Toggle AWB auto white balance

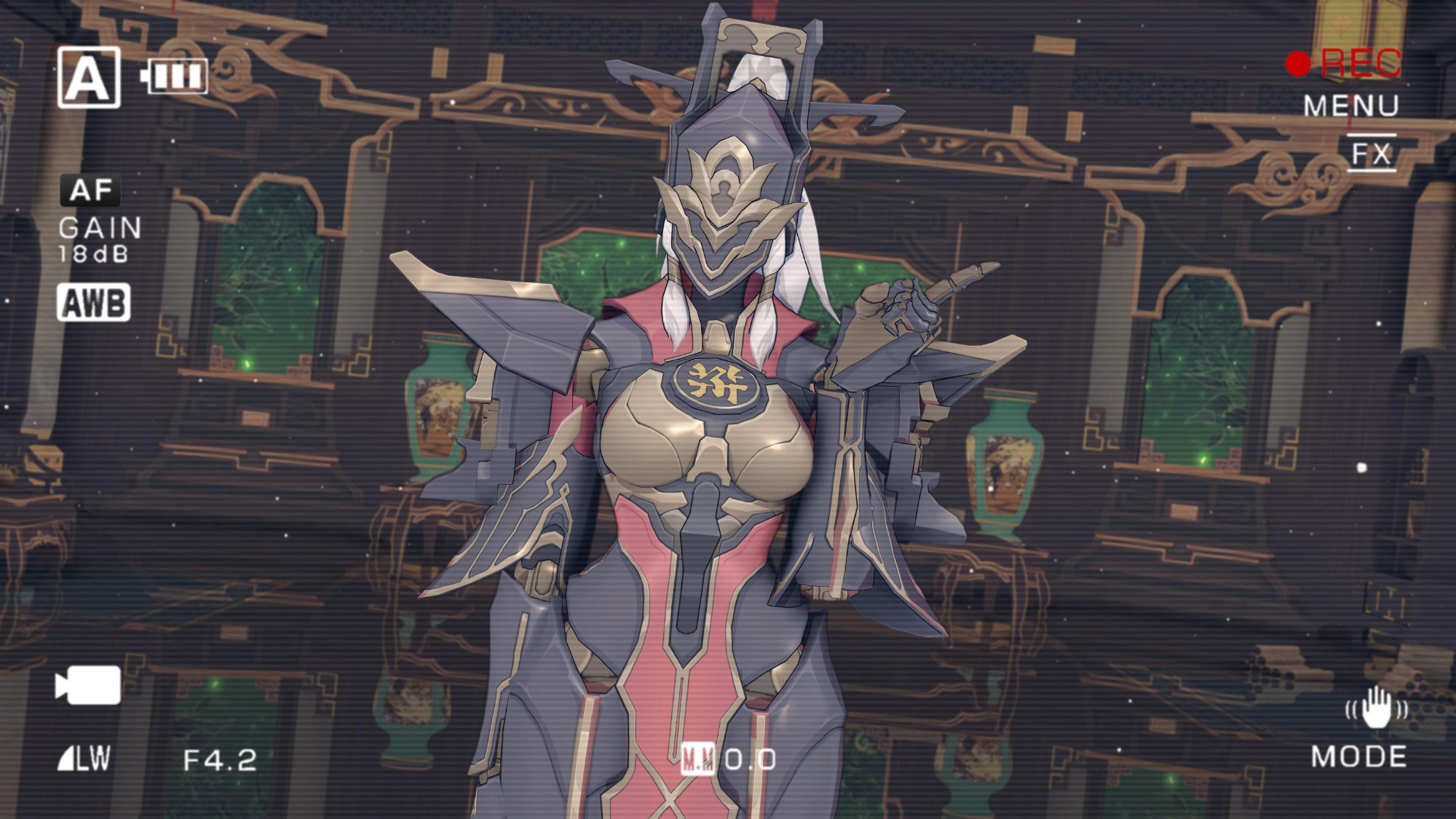tap(94, 303)
